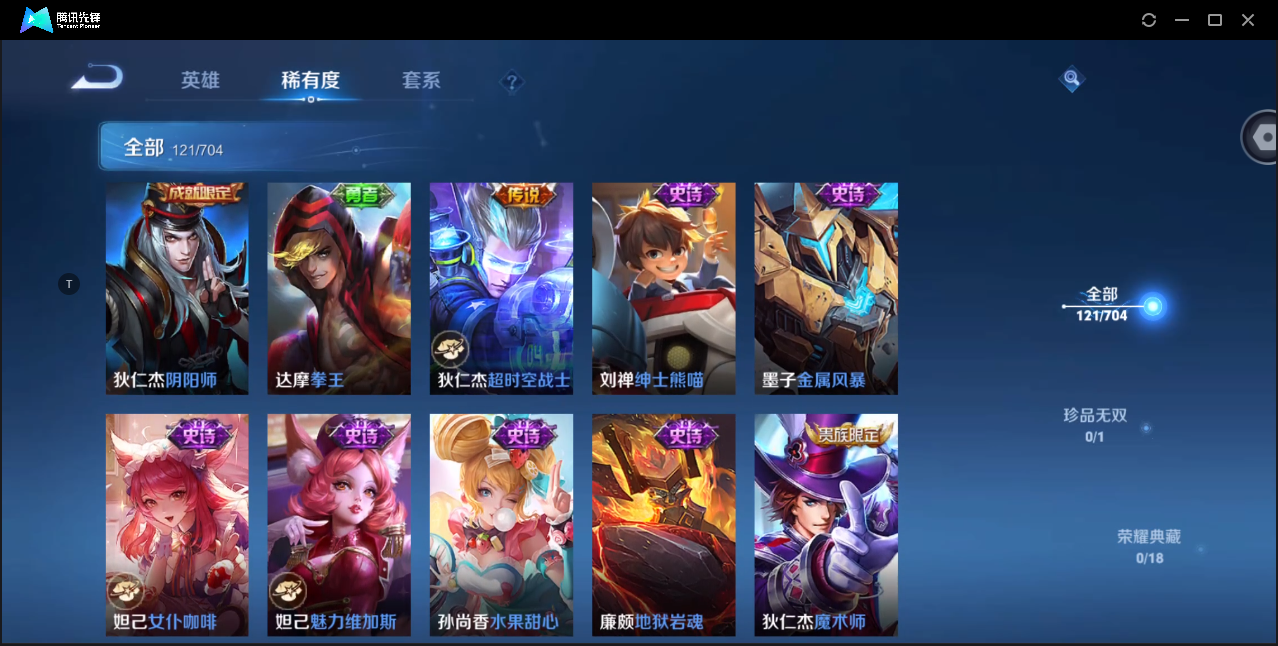View the 墨子 金属风暴 skin card

826,289
